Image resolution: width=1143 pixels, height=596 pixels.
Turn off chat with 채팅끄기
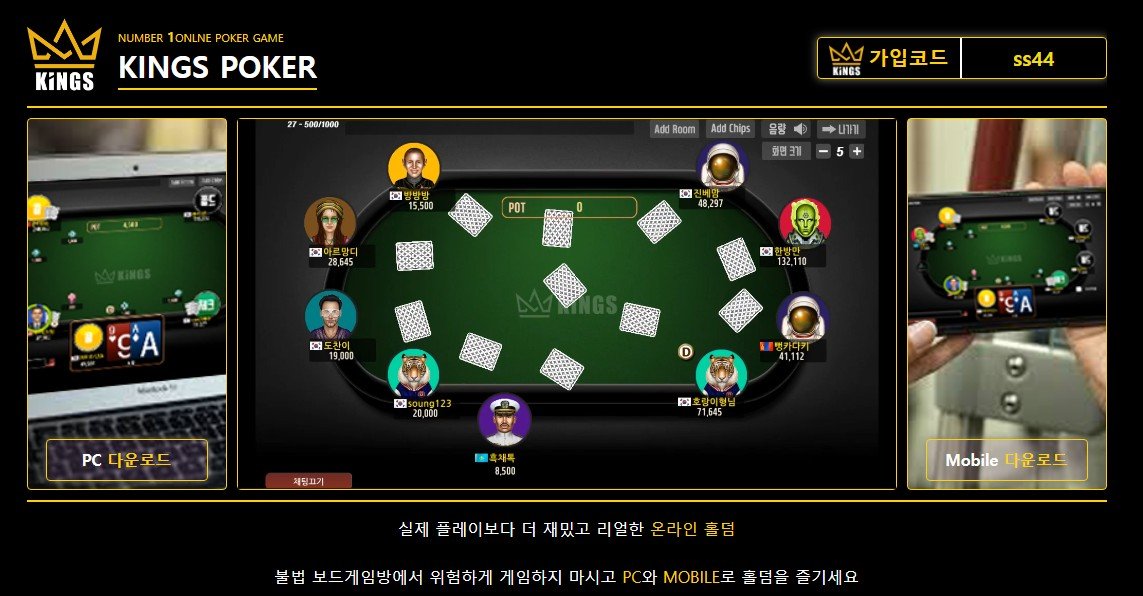(308, 481)
